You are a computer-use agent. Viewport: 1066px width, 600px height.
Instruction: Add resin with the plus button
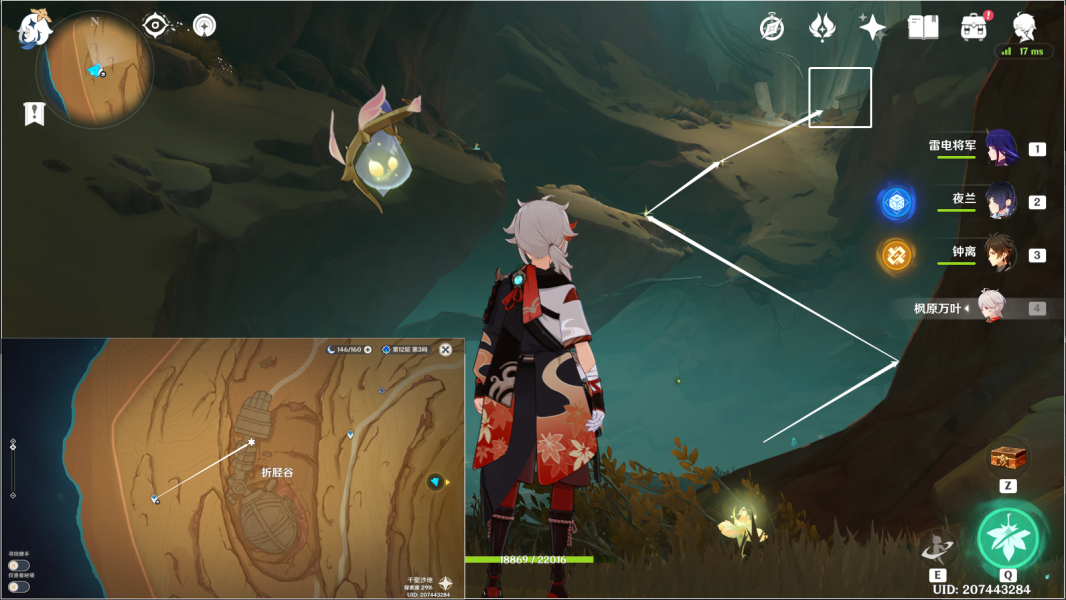368,350
